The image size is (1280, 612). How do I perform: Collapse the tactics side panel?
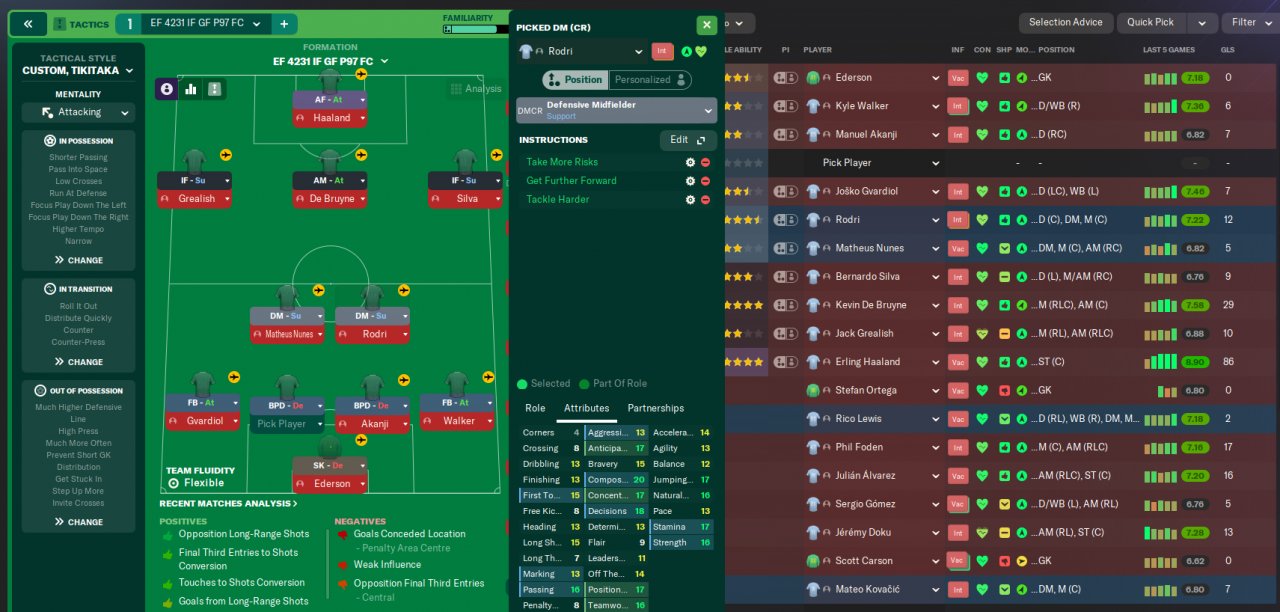click(28, 24)
